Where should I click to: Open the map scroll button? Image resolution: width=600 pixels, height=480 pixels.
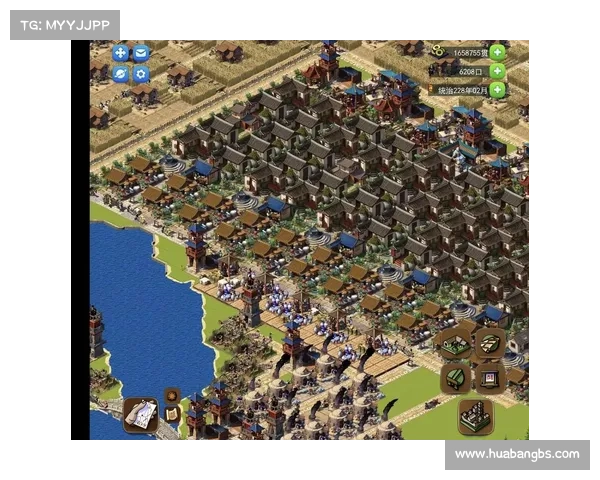point(140,413)
